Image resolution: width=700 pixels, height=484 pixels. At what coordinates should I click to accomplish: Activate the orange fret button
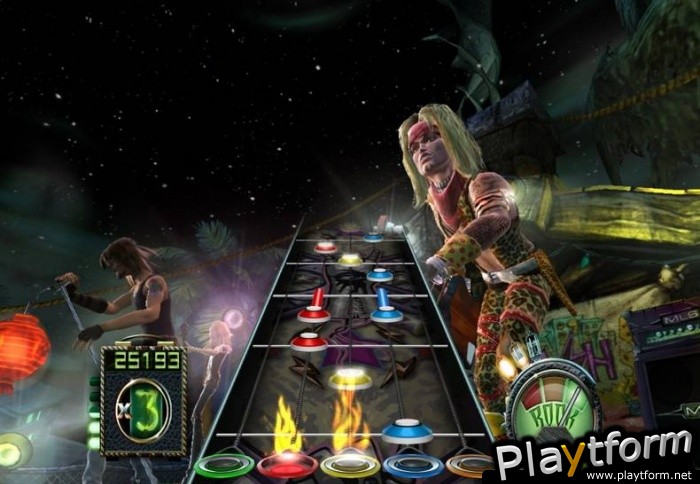click(x=470, y=465)
